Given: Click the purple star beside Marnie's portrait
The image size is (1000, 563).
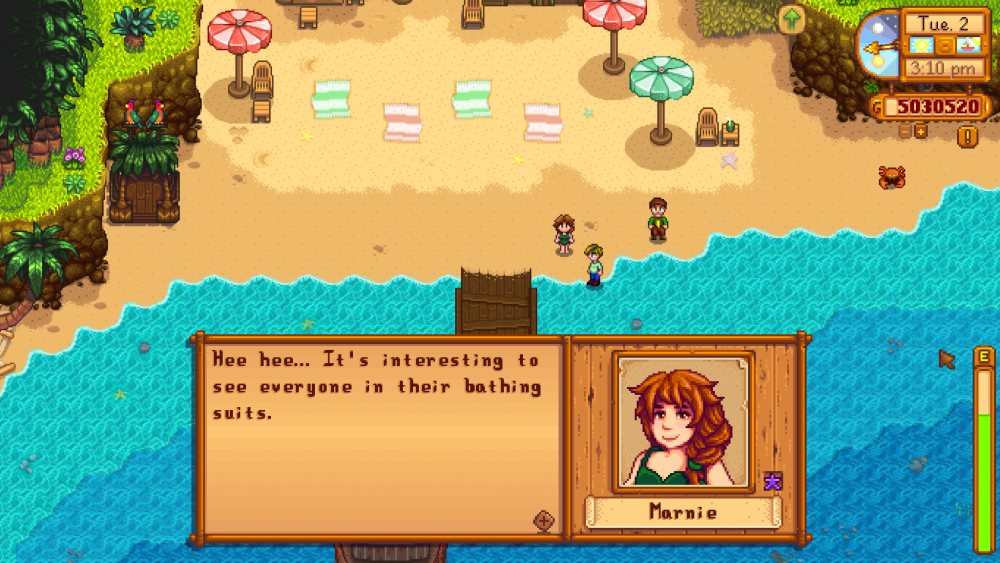Looking at the screenshot, I should [772, 482].
